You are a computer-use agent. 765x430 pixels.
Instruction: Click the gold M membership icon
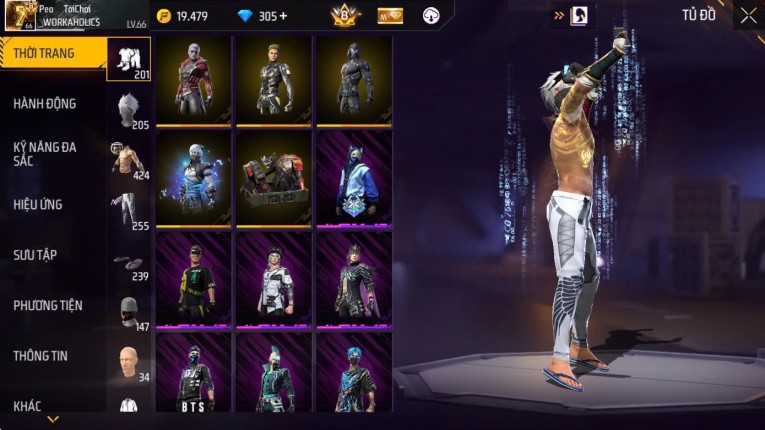[391, 15]
